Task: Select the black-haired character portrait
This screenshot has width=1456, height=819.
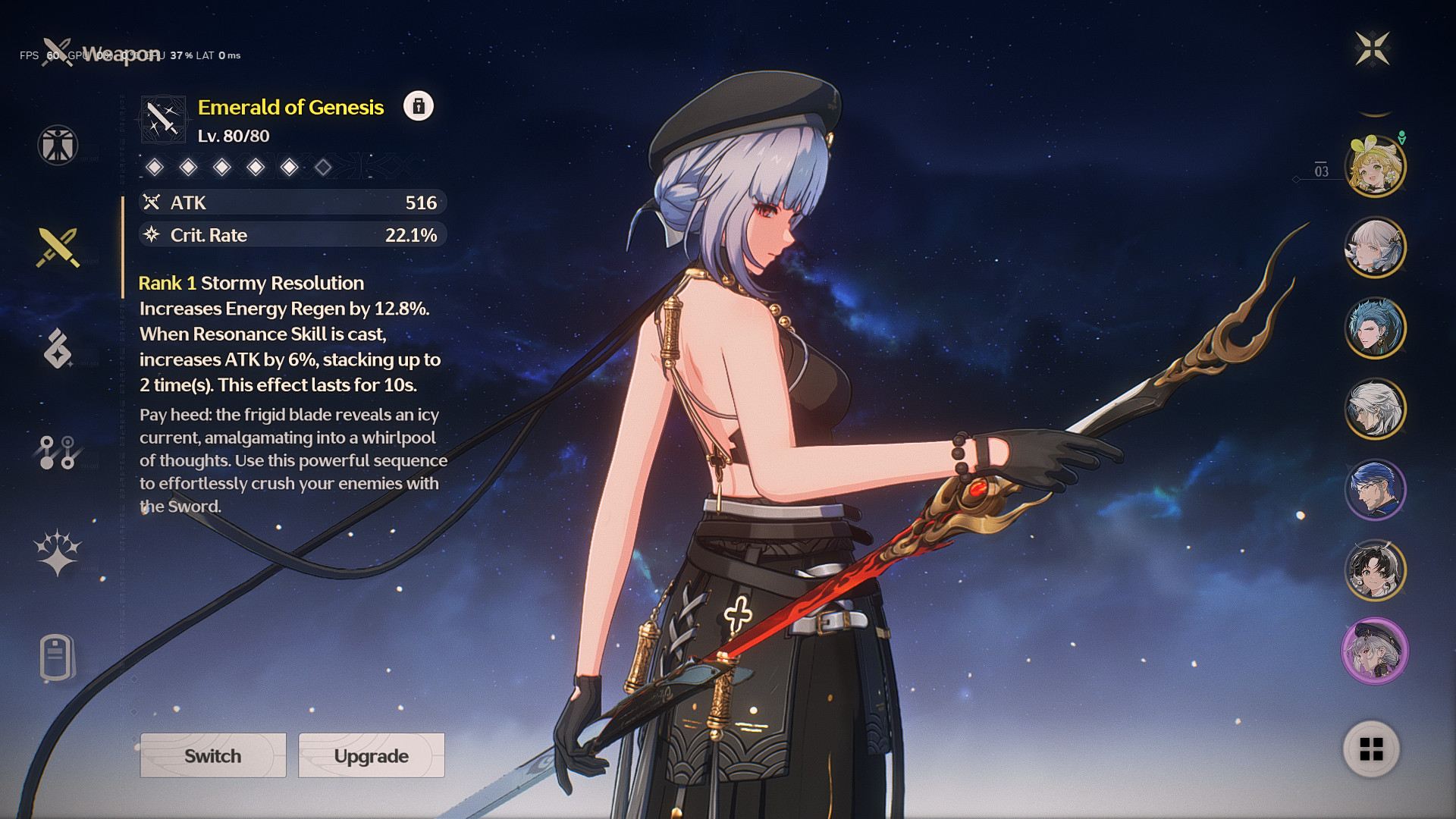Action: pos(1375,570)
